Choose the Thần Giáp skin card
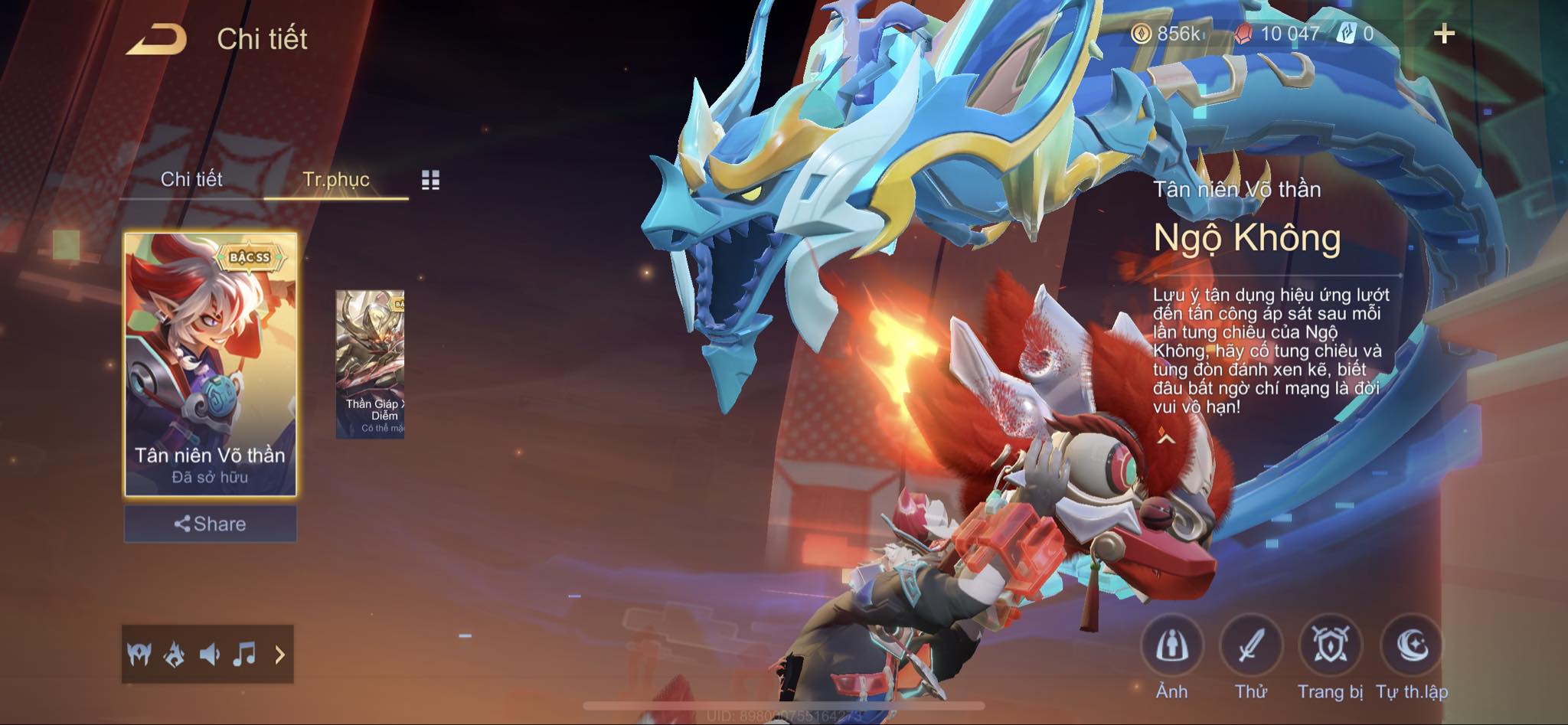1568x725 pixels. click(x=370, y=364)
